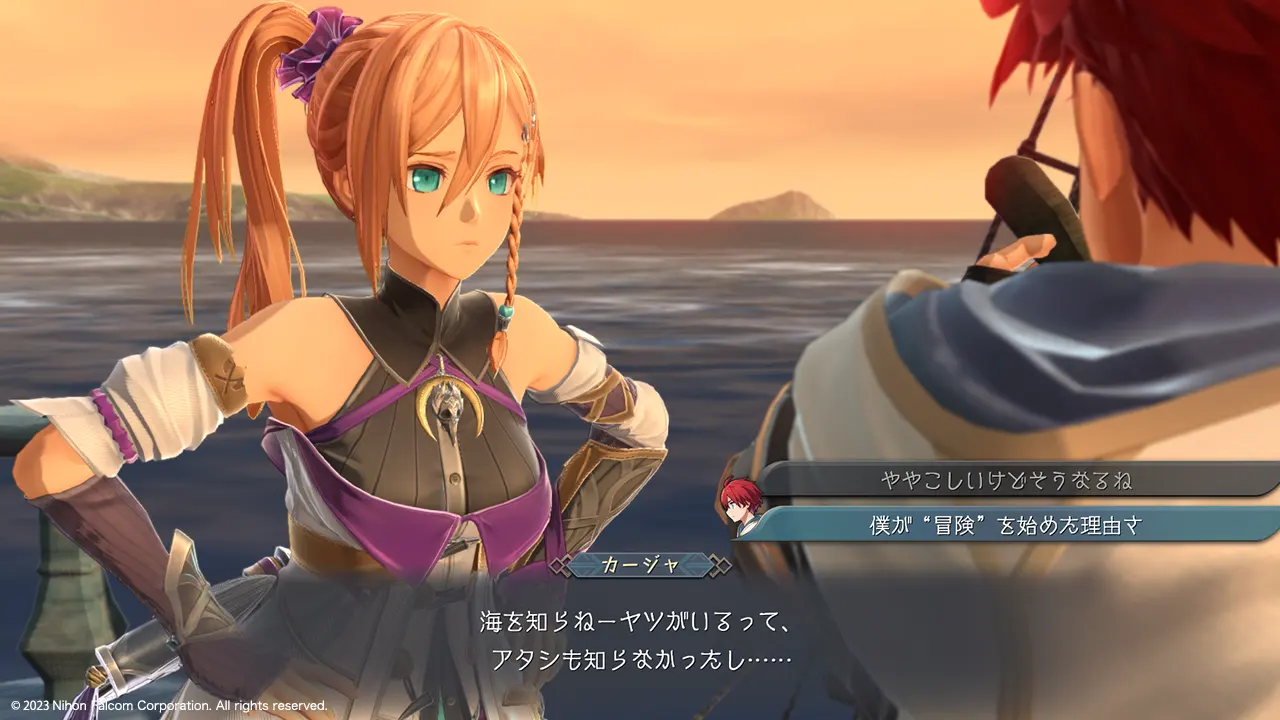This screenshot has width=1280, height=720.
Task: Choose the reply "ややこしいけどそうなるね"
Action: [x=1006, y=481]
